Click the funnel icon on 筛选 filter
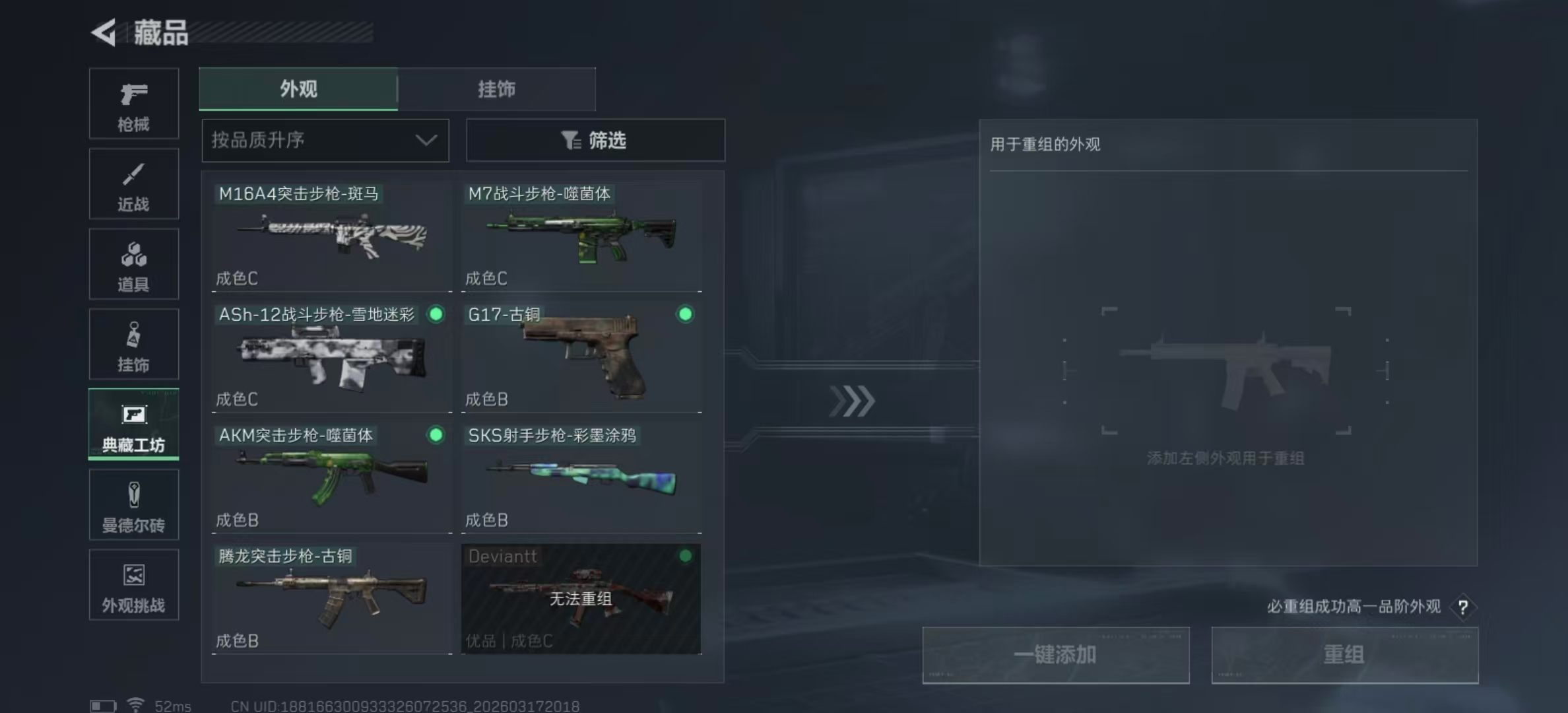 [570, 140]
